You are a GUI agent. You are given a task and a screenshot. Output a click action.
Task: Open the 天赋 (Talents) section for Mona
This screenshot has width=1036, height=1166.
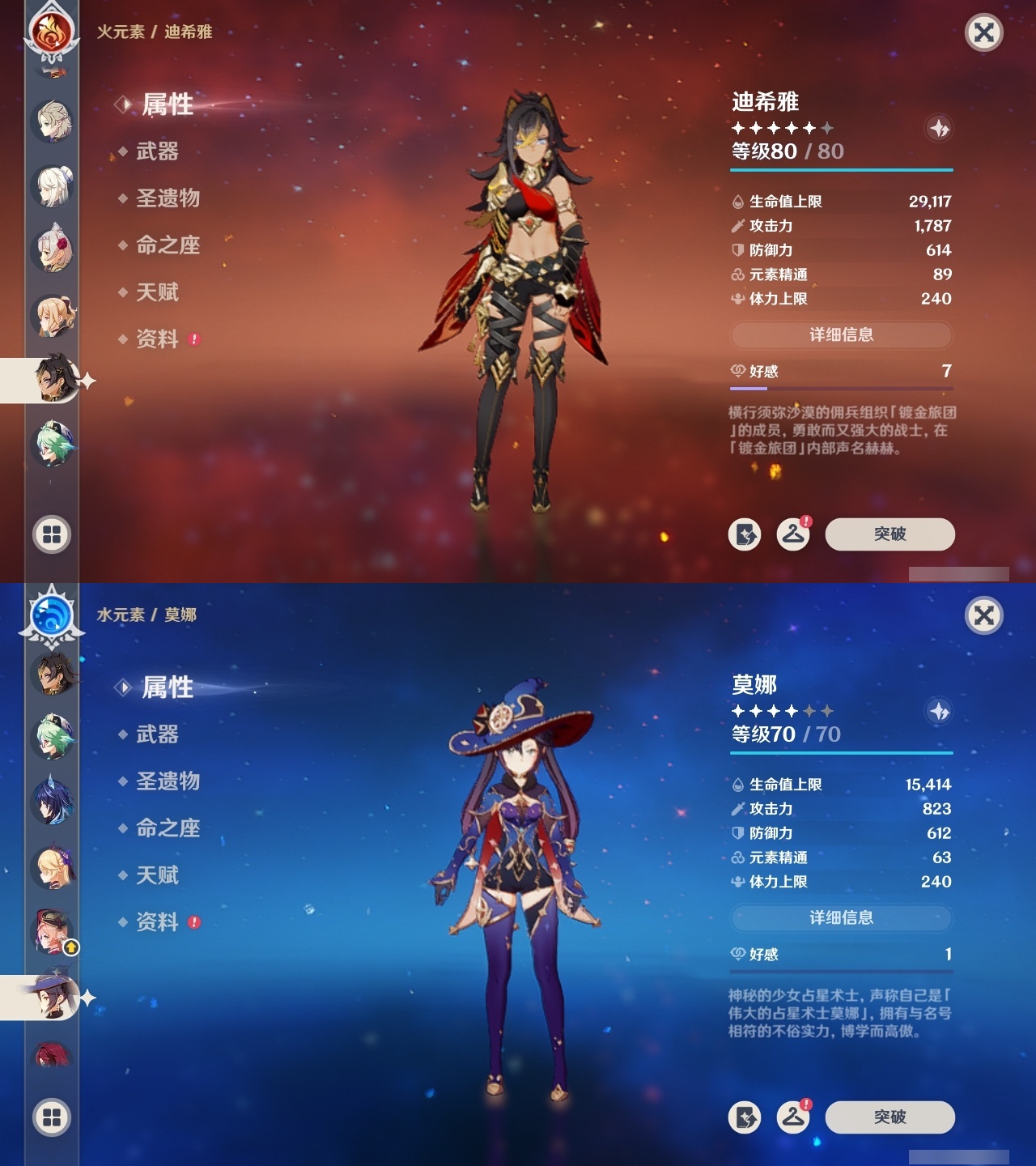point(159,875)
